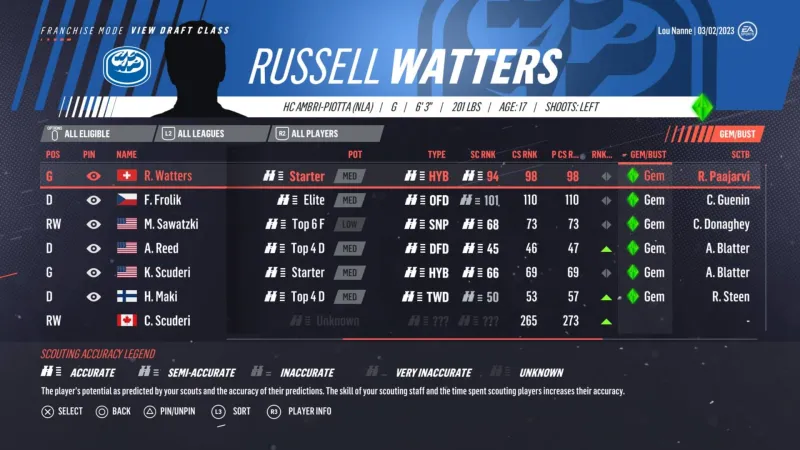Viewport: 800px width, 450px height.
Task: Sort by the SC RNK column header
Action: 481,155
